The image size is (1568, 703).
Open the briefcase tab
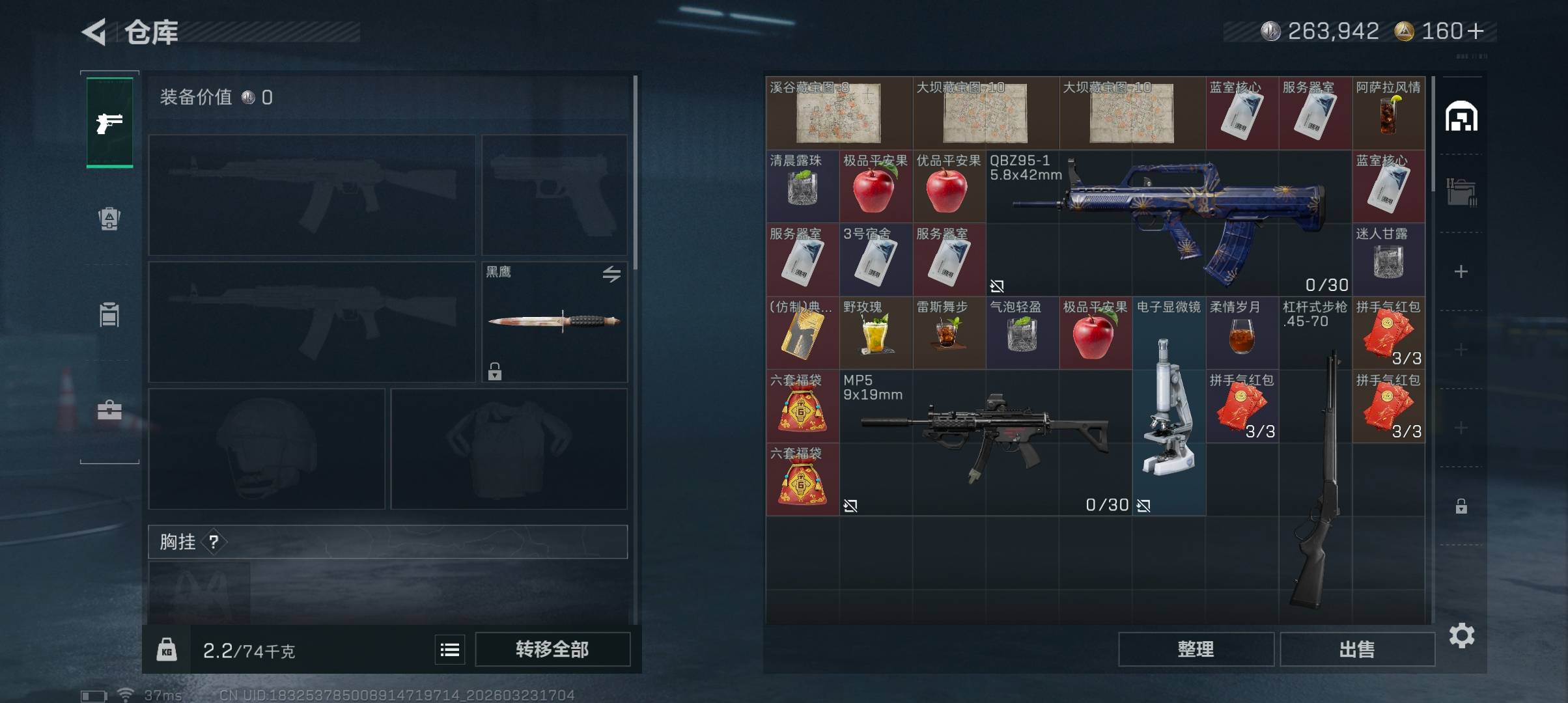(109, 410)
